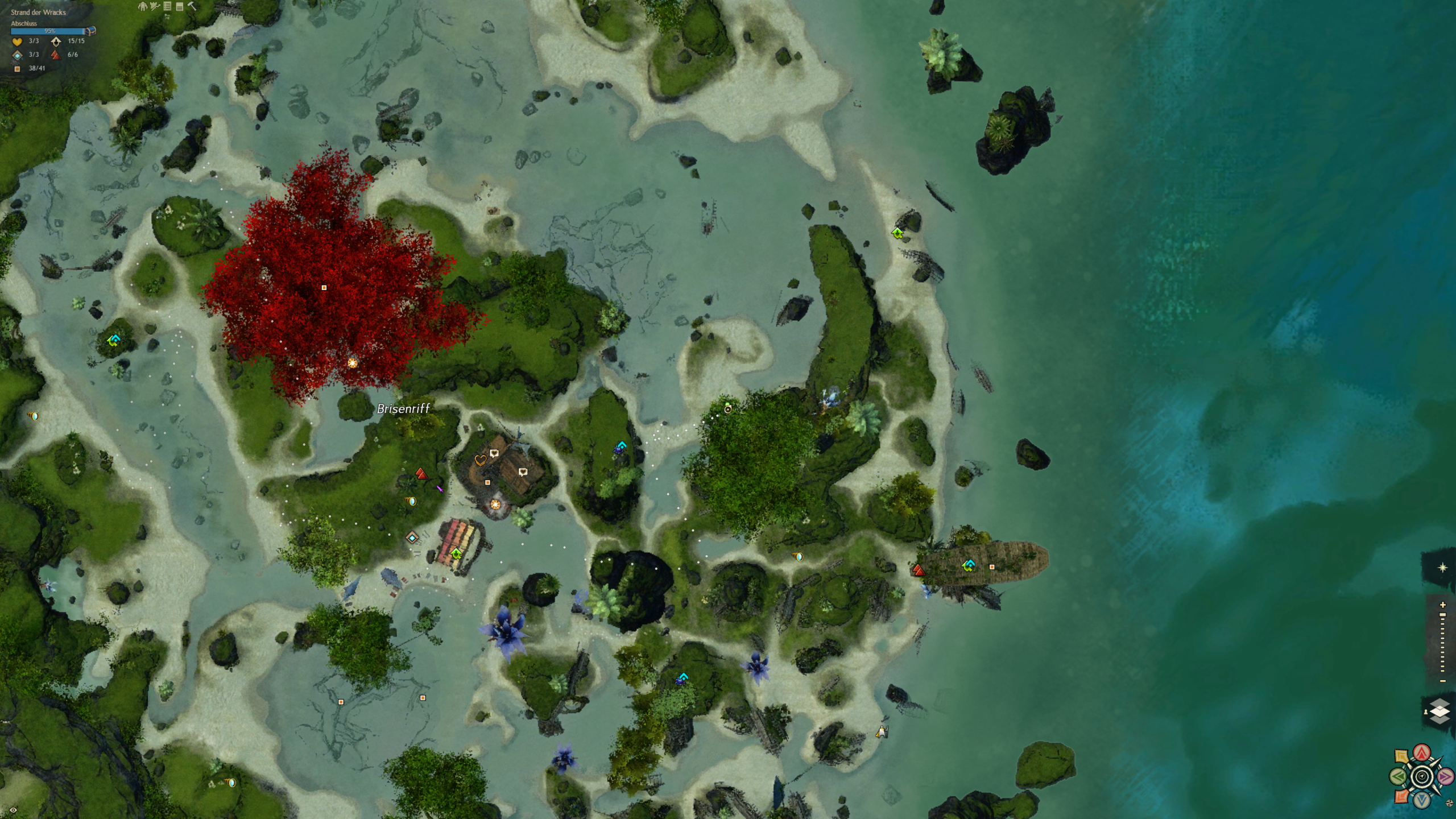
Task: Select the green left-arrow compass marker
Action: point(1399,776)
